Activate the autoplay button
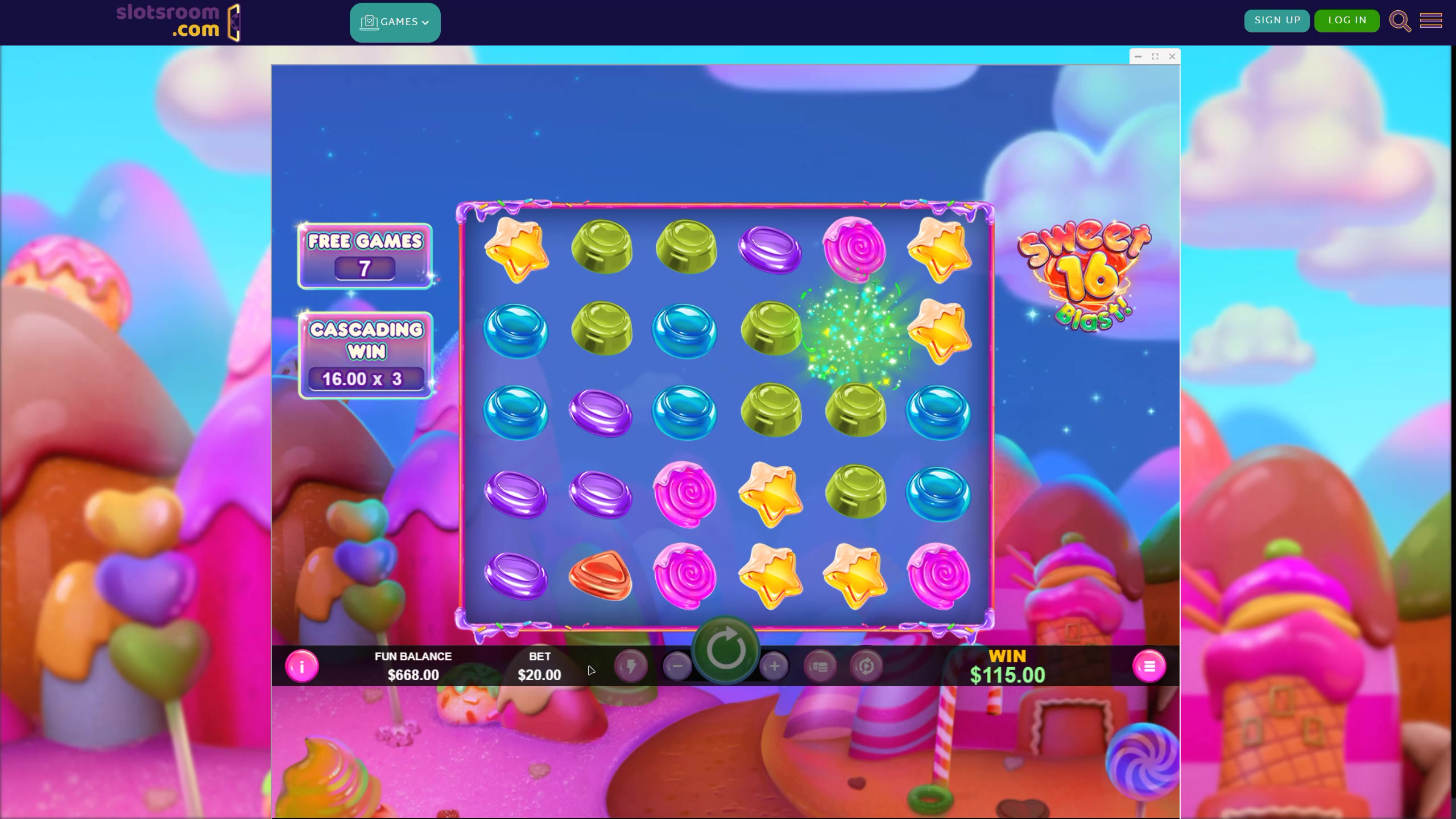Image resolution: width=1456 pixels, height=819 pixels. pos(866,666)
